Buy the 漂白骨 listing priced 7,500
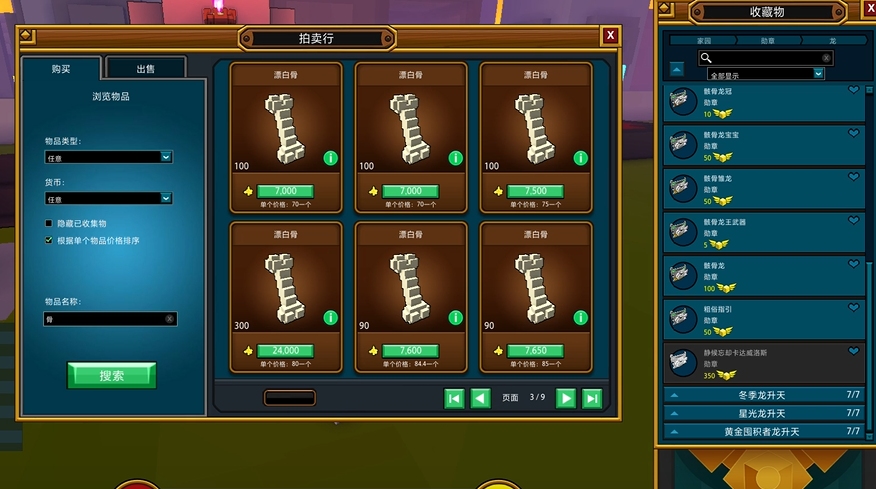 click(535, 191)
